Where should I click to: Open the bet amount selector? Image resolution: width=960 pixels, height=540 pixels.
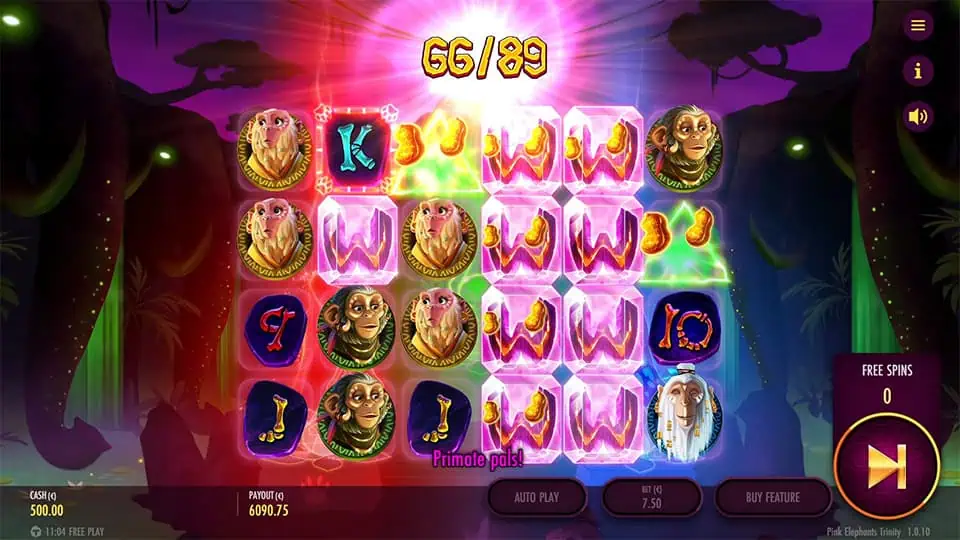[651, 496]
